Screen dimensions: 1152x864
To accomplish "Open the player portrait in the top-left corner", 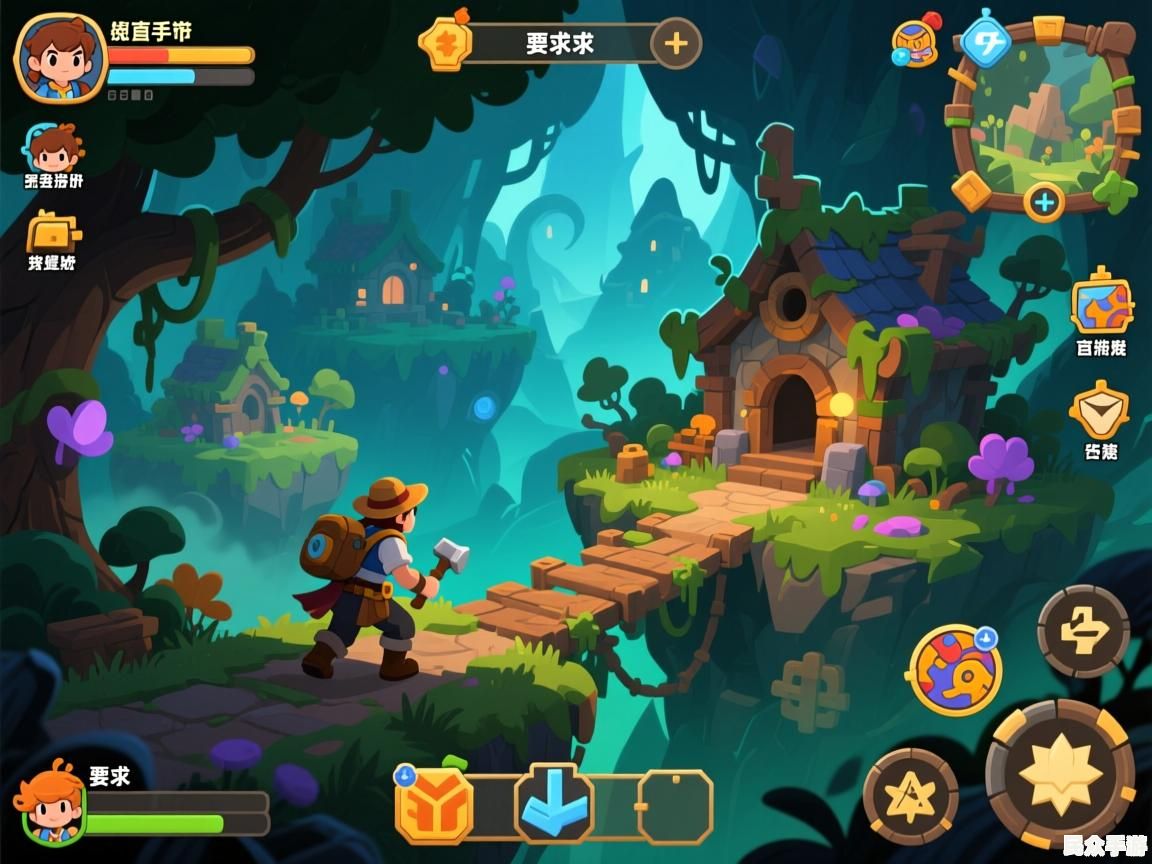I will (60, 57).
